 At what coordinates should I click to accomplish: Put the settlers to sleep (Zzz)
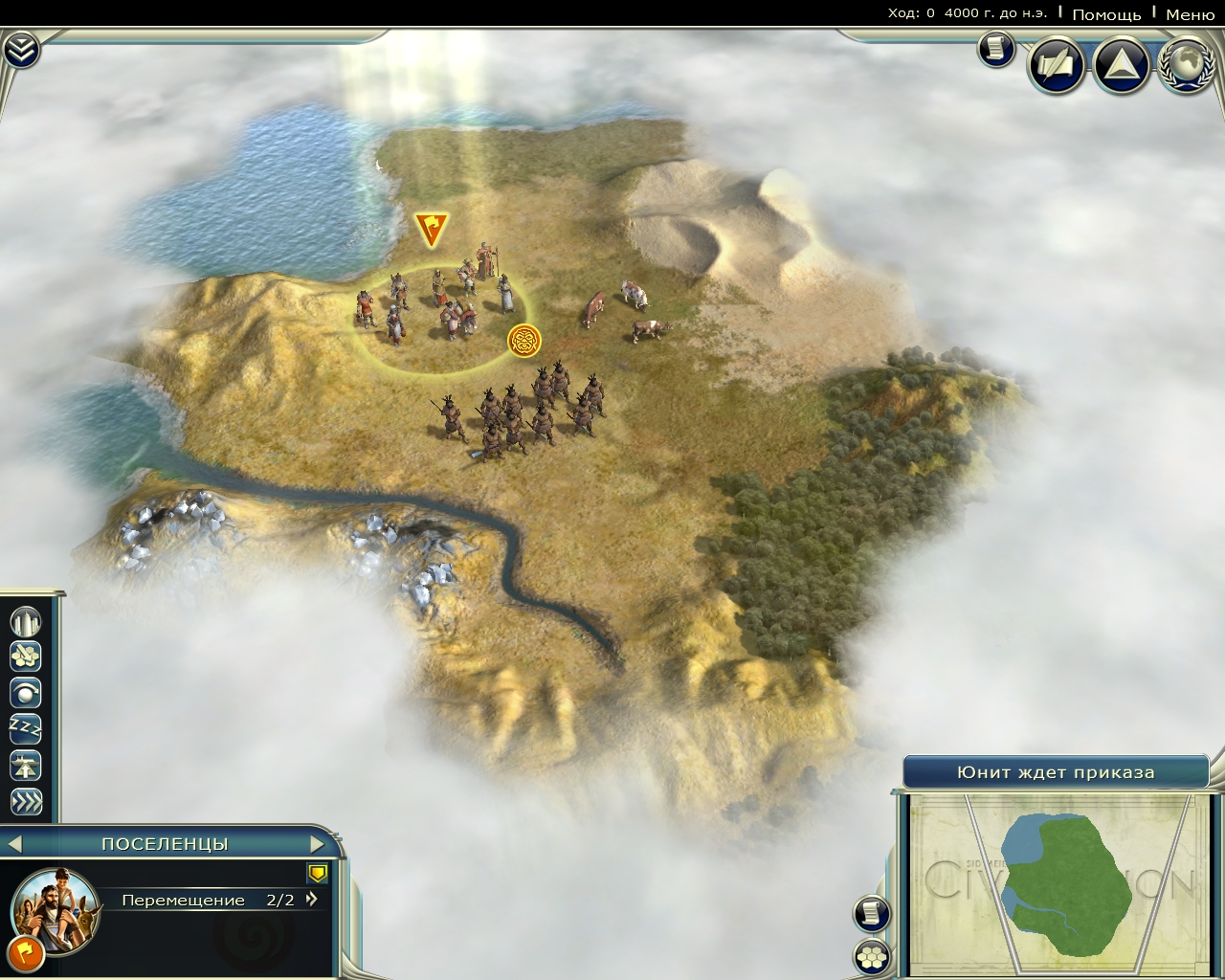pyautogui.click(x=26, y=728)
